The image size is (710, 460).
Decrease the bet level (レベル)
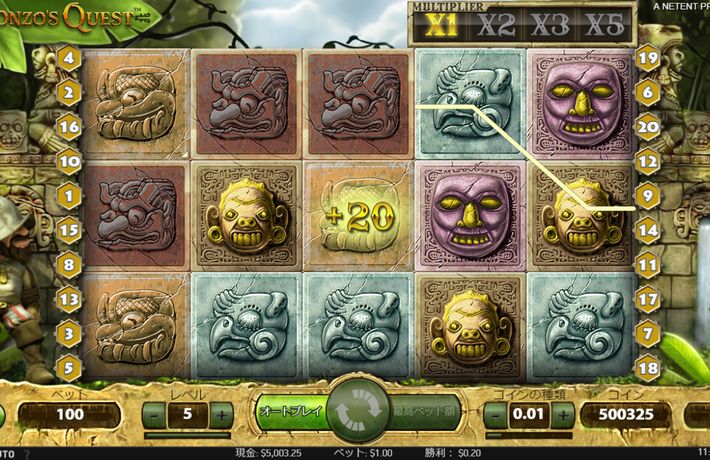pyautogui.click(x=154, y=414)
